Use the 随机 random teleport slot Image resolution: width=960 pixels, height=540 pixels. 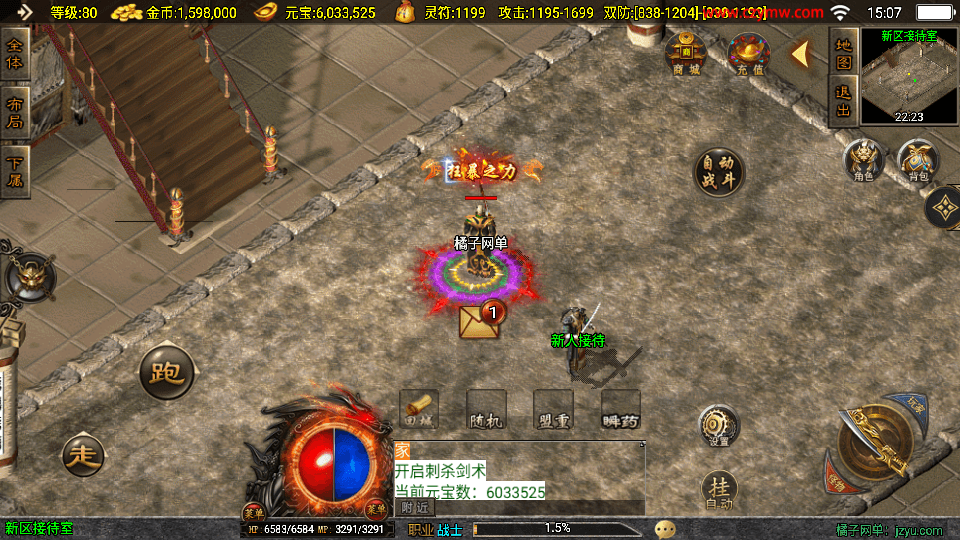[x=487, y=410]
